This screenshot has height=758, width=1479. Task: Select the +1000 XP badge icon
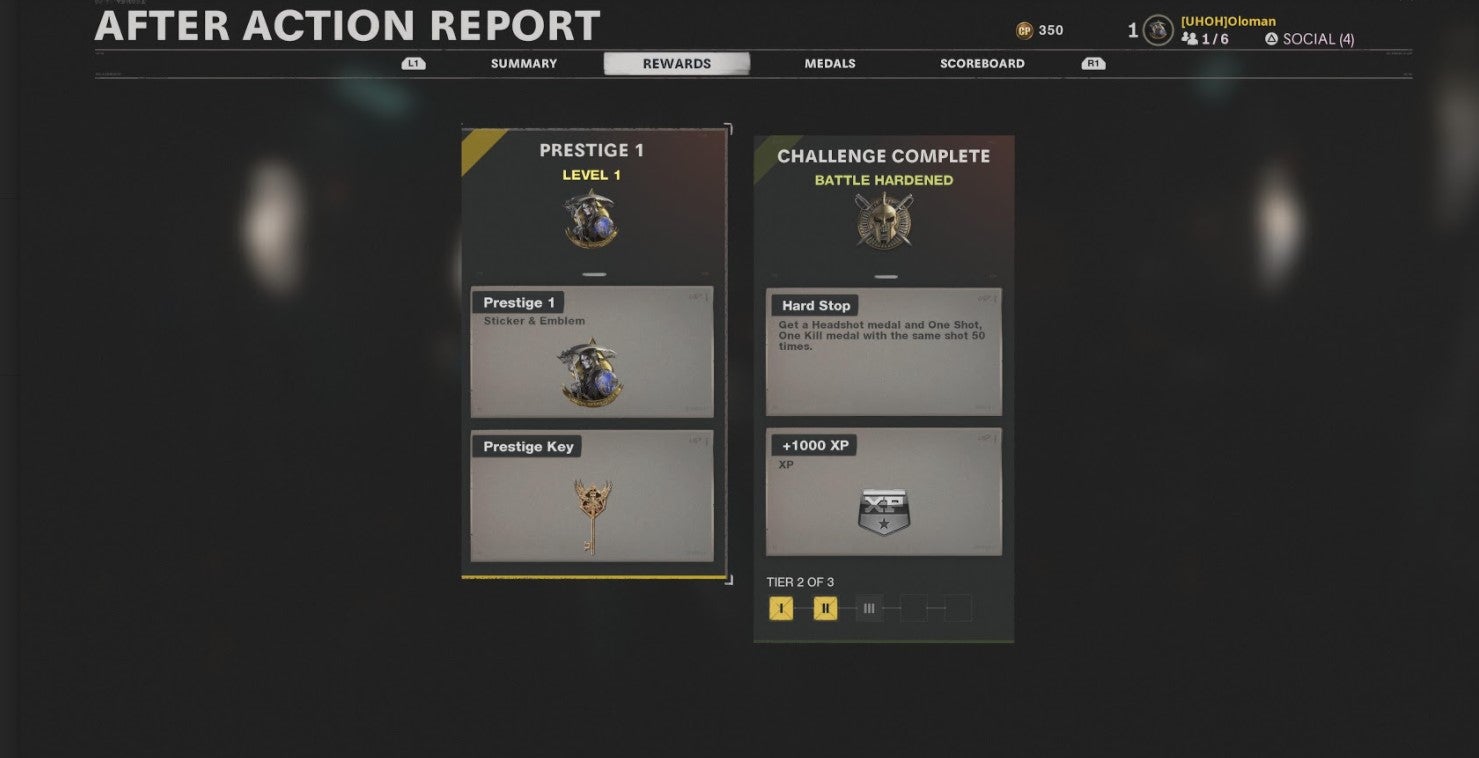coord(883,512)
